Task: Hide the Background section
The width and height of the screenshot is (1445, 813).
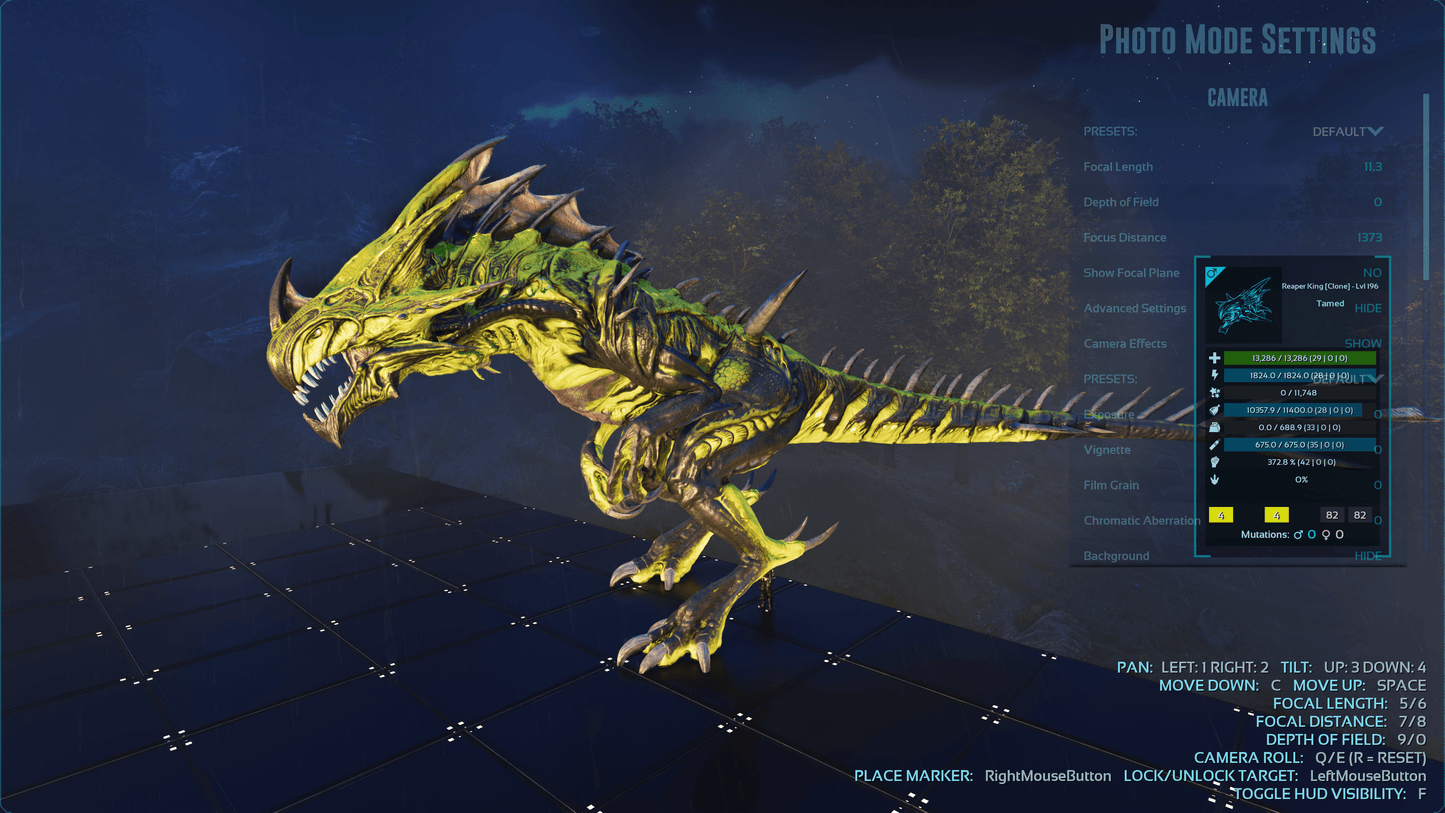Action: [1367, 556]
